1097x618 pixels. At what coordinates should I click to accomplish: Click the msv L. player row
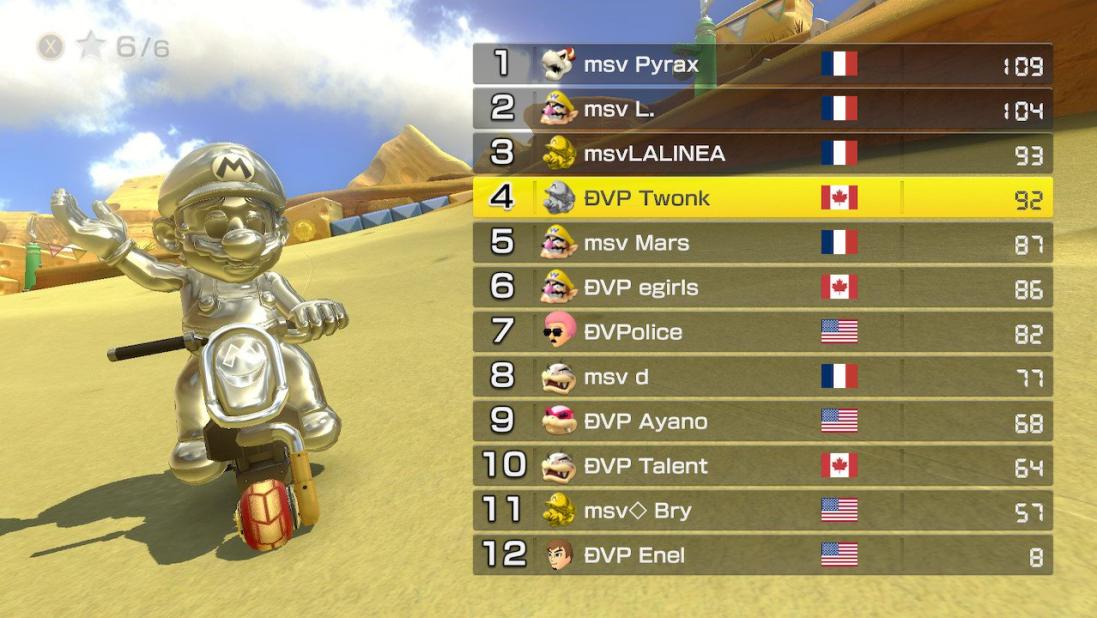[x=762, y=109]
